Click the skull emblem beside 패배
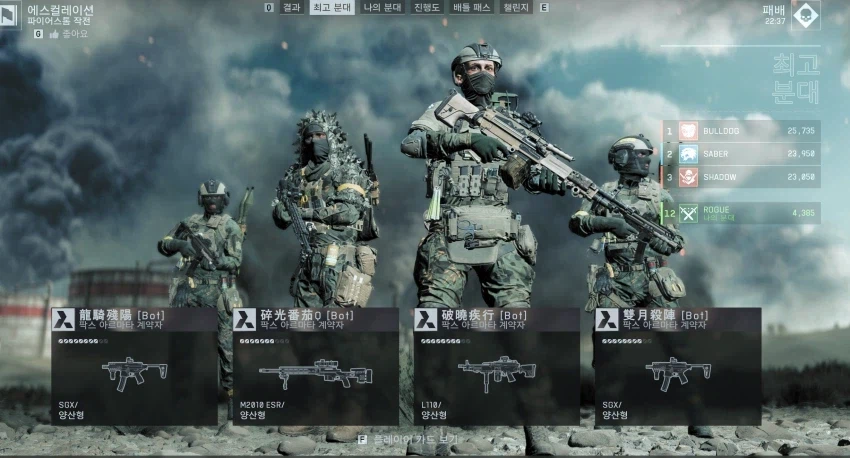Screen dimensions: 850x458 click(x=805, y=15)
